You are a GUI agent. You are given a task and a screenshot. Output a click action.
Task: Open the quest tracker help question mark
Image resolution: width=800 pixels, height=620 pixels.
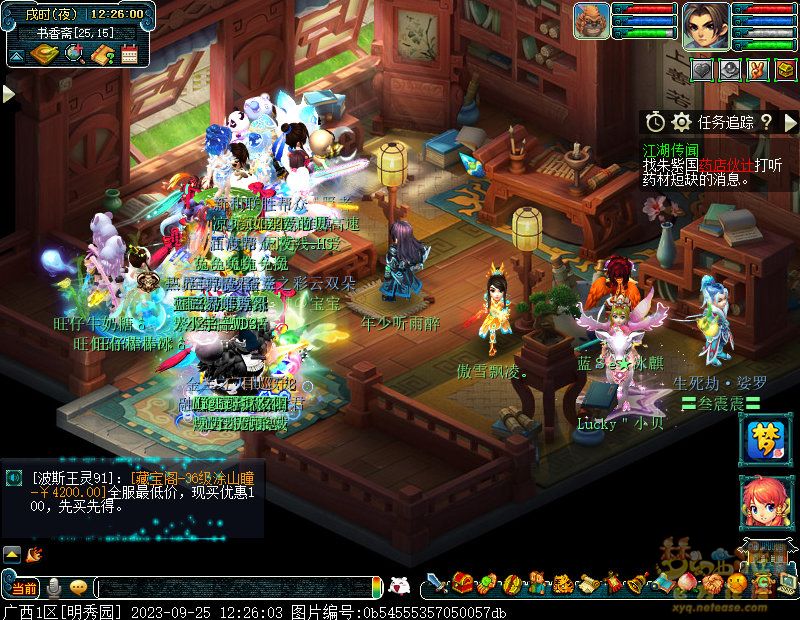[766, 122]
